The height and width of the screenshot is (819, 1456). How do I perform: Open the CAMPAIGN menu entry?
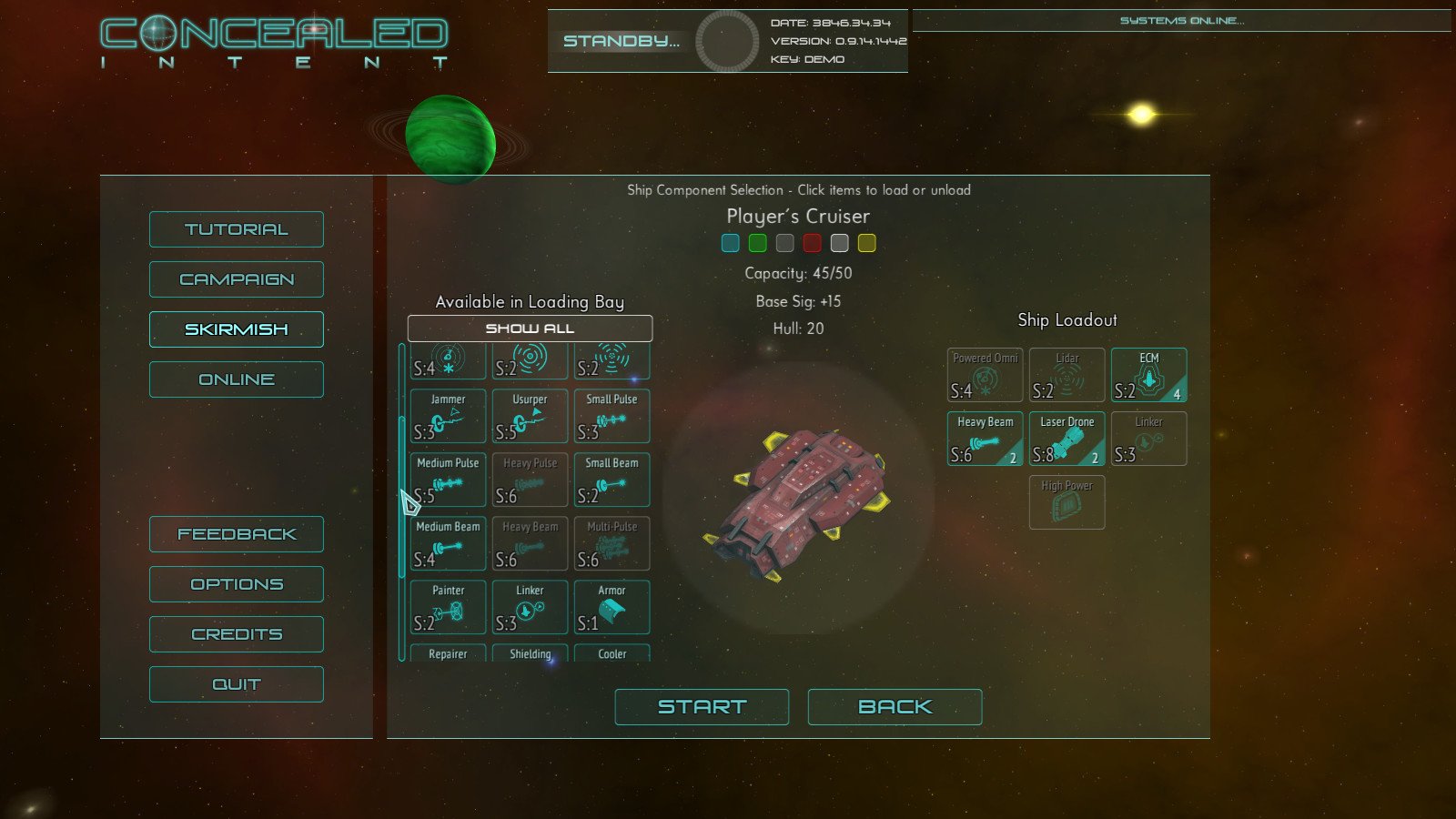(236, 278)
